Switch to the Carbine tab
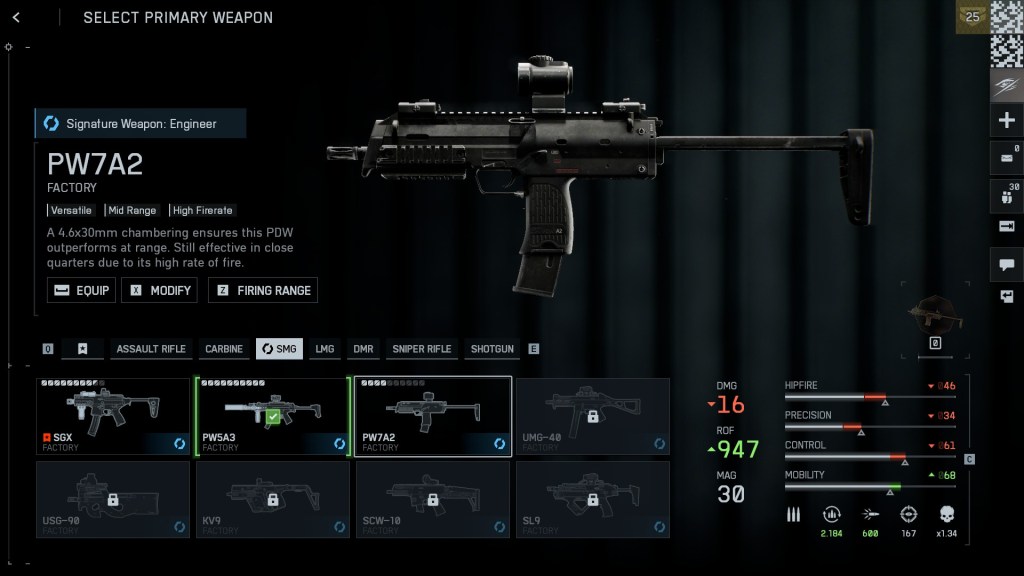Image resolution: width=1024 pixels, height=576 pixels. pyautogui.click(x=224, y=349)
